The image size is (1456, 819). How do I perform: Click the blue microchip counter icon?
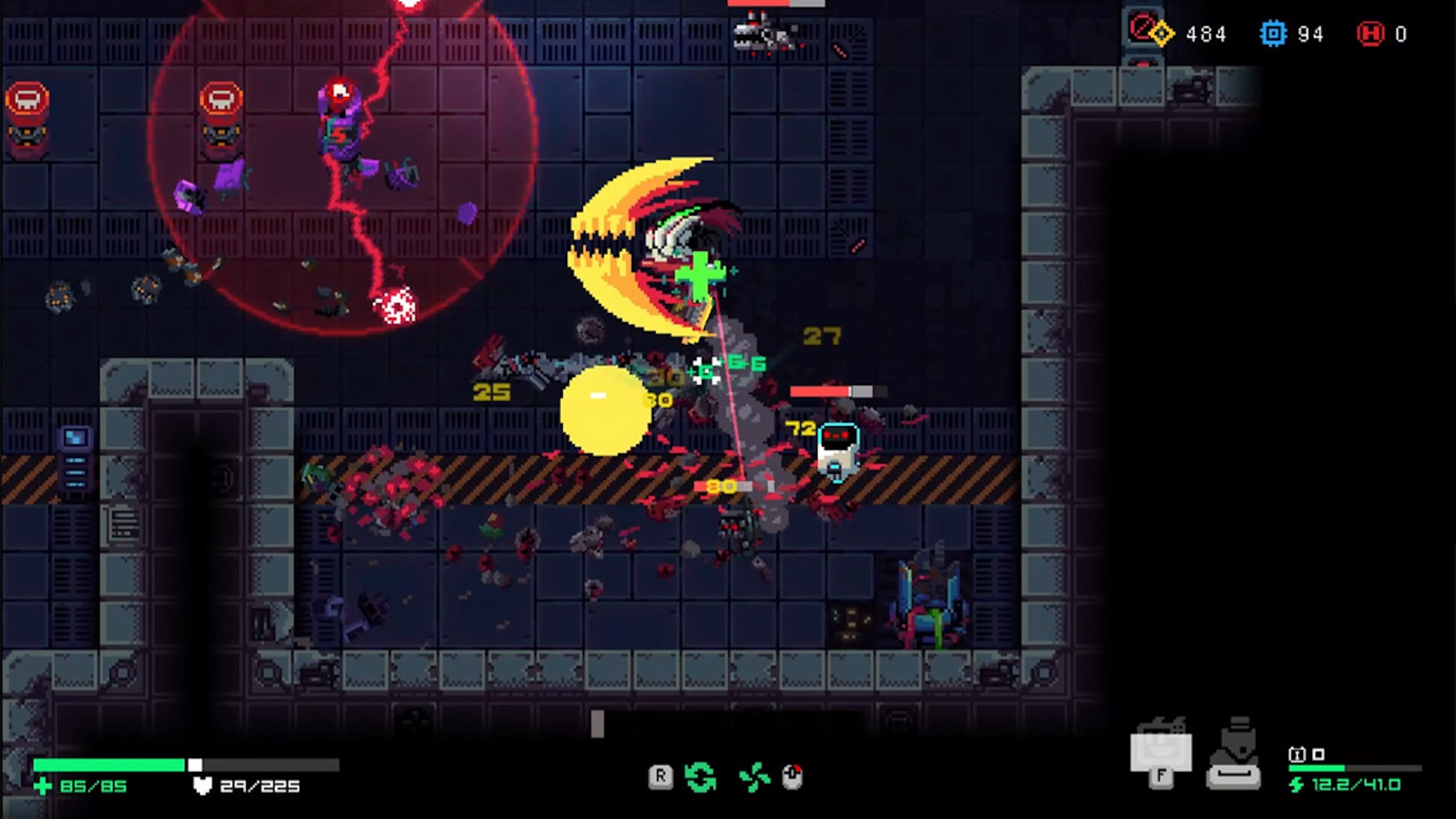click(1274, 34)
